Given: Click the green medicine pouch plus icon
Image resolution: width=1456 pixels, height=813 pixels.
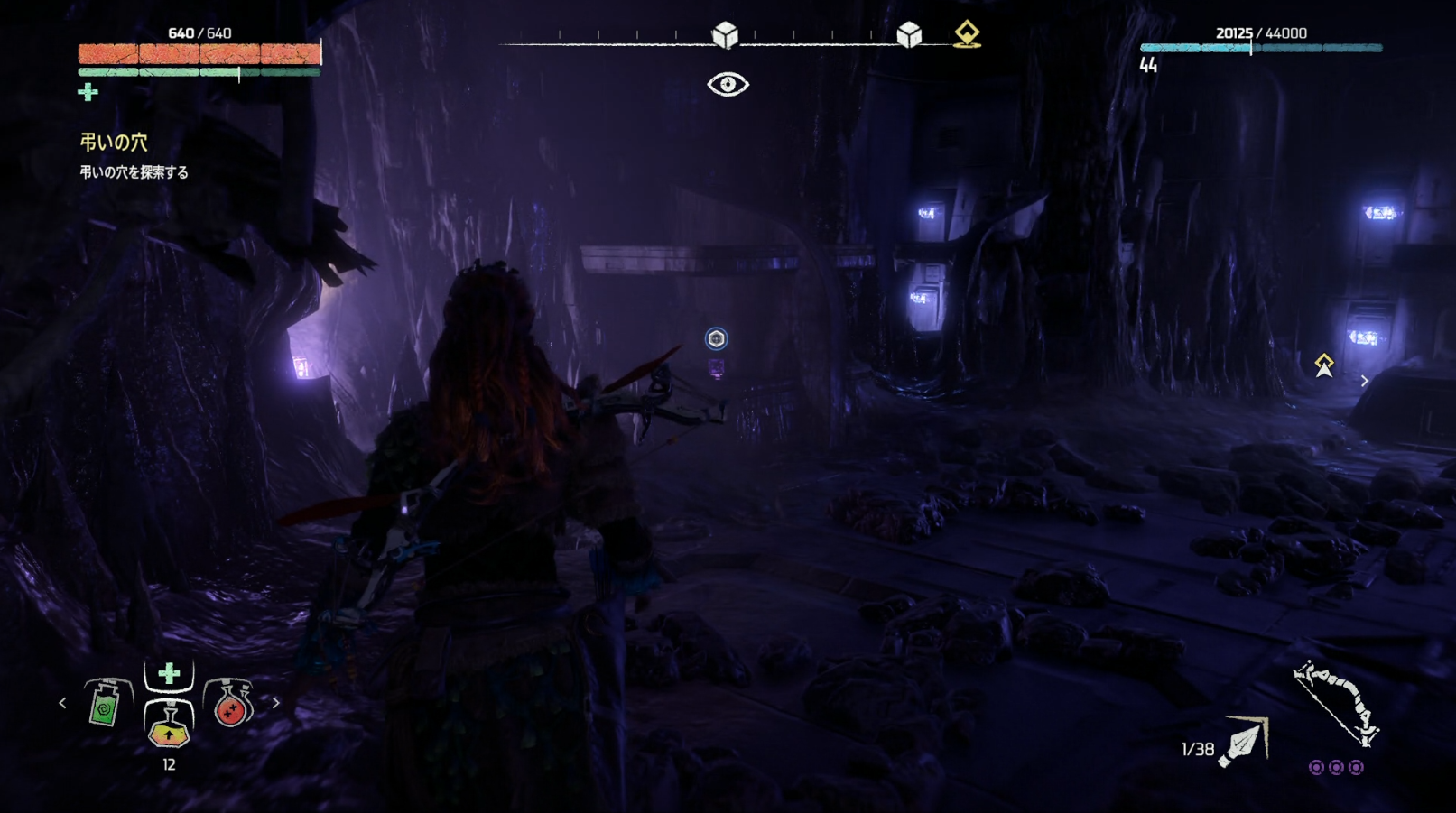Looking at the screenshot, I should point(88,92).
